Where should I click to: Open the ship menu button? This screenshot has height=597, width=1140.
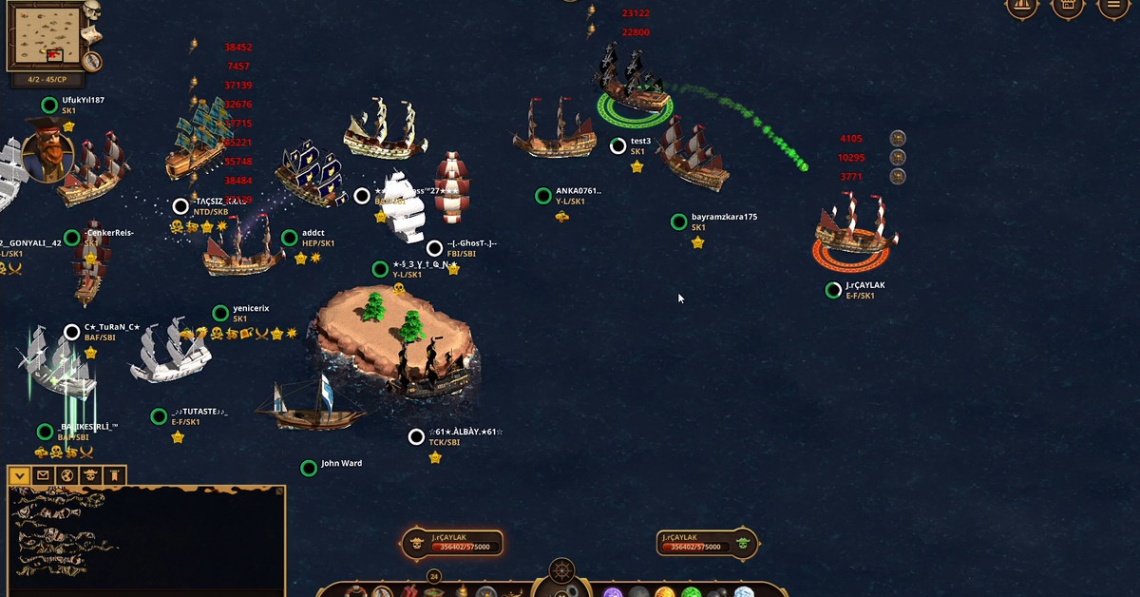click(x=1021, y=6)
